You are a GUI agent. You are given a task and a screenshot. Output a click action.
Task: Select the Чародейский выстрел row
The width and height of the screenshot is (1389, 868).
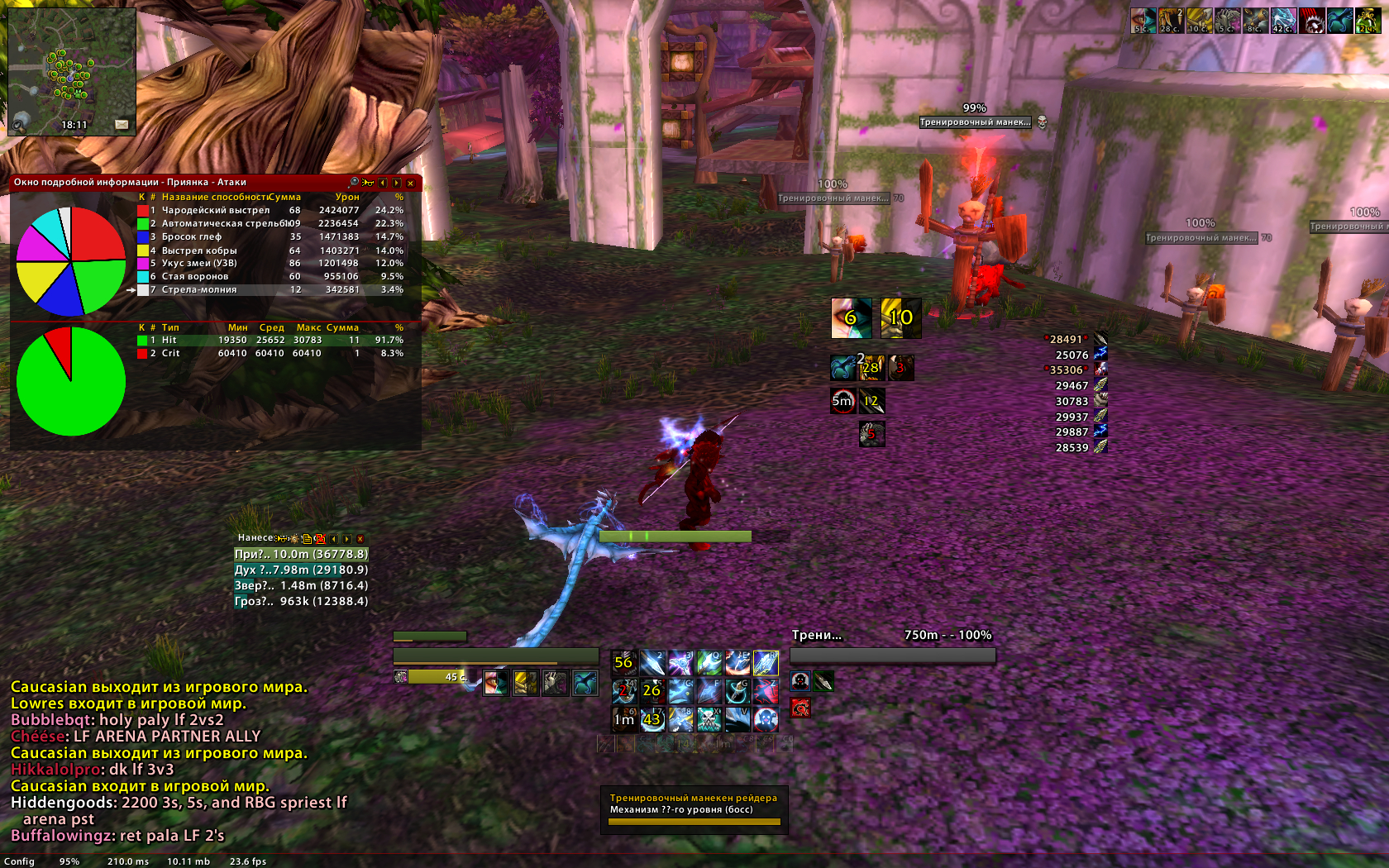[215, 210]
